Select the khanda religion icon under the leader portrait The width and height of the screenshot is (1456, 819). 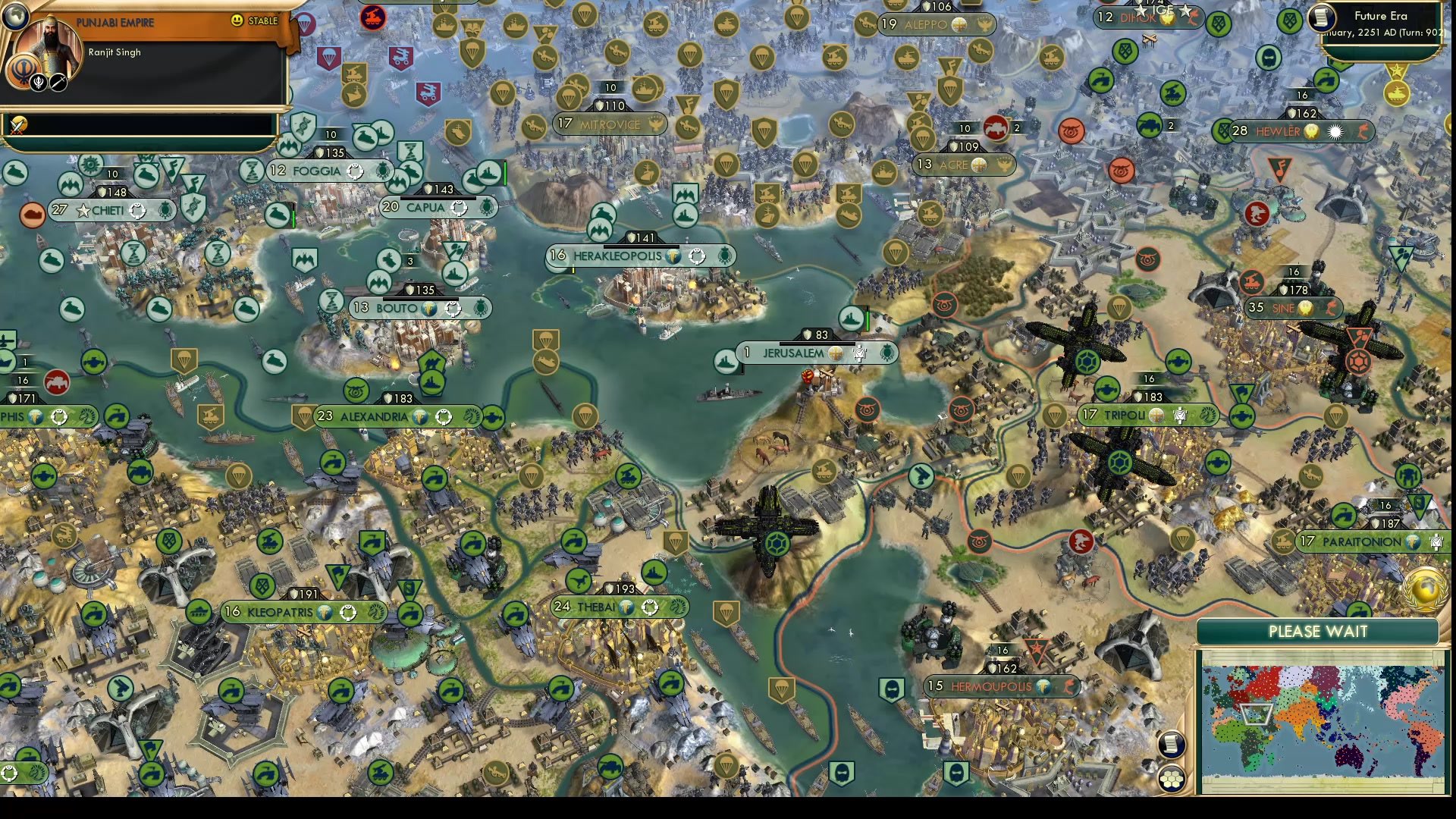click(x=39, y=82)
